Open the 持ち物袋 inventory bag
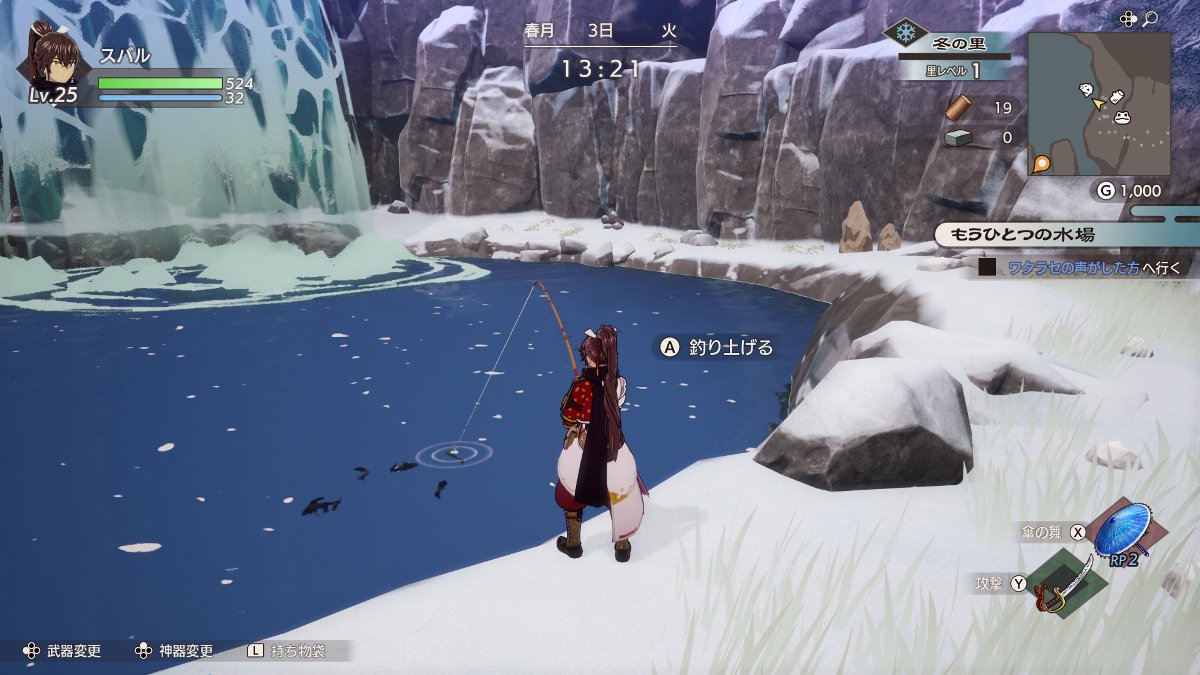Viewport: 1200px width, 675px height. [297, 651]
